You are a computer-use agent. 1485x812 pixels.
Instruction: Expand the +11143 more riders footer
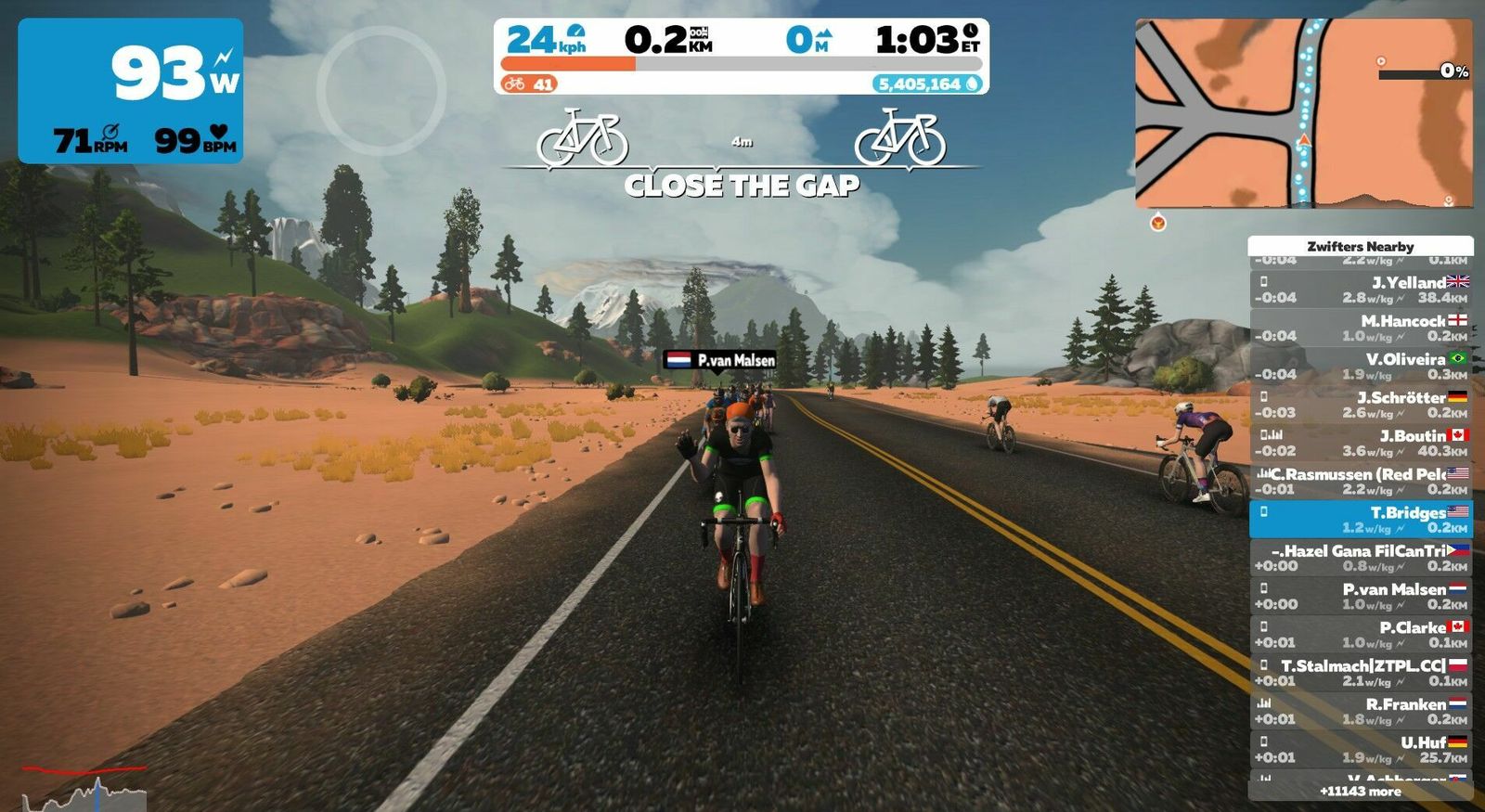tap(1361, 792)
